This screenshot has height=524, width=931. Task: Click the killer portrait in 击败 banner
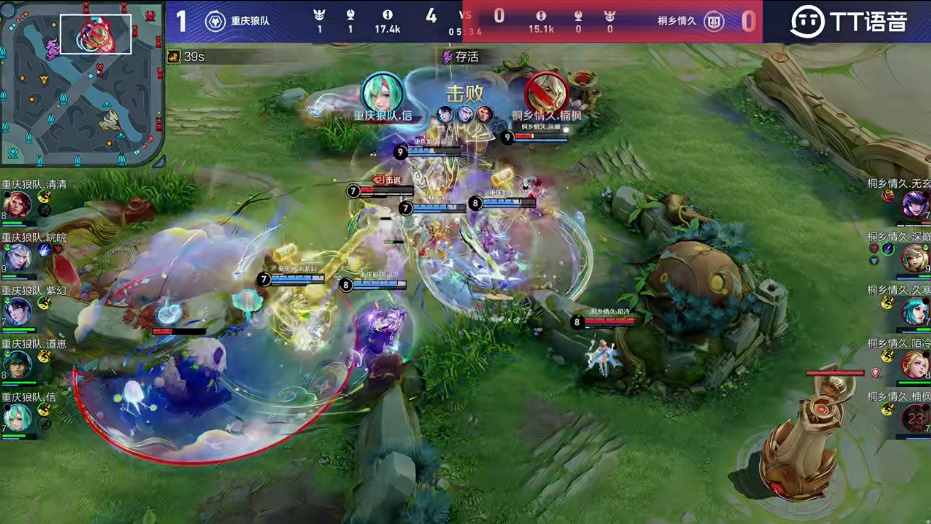[382, 94]
